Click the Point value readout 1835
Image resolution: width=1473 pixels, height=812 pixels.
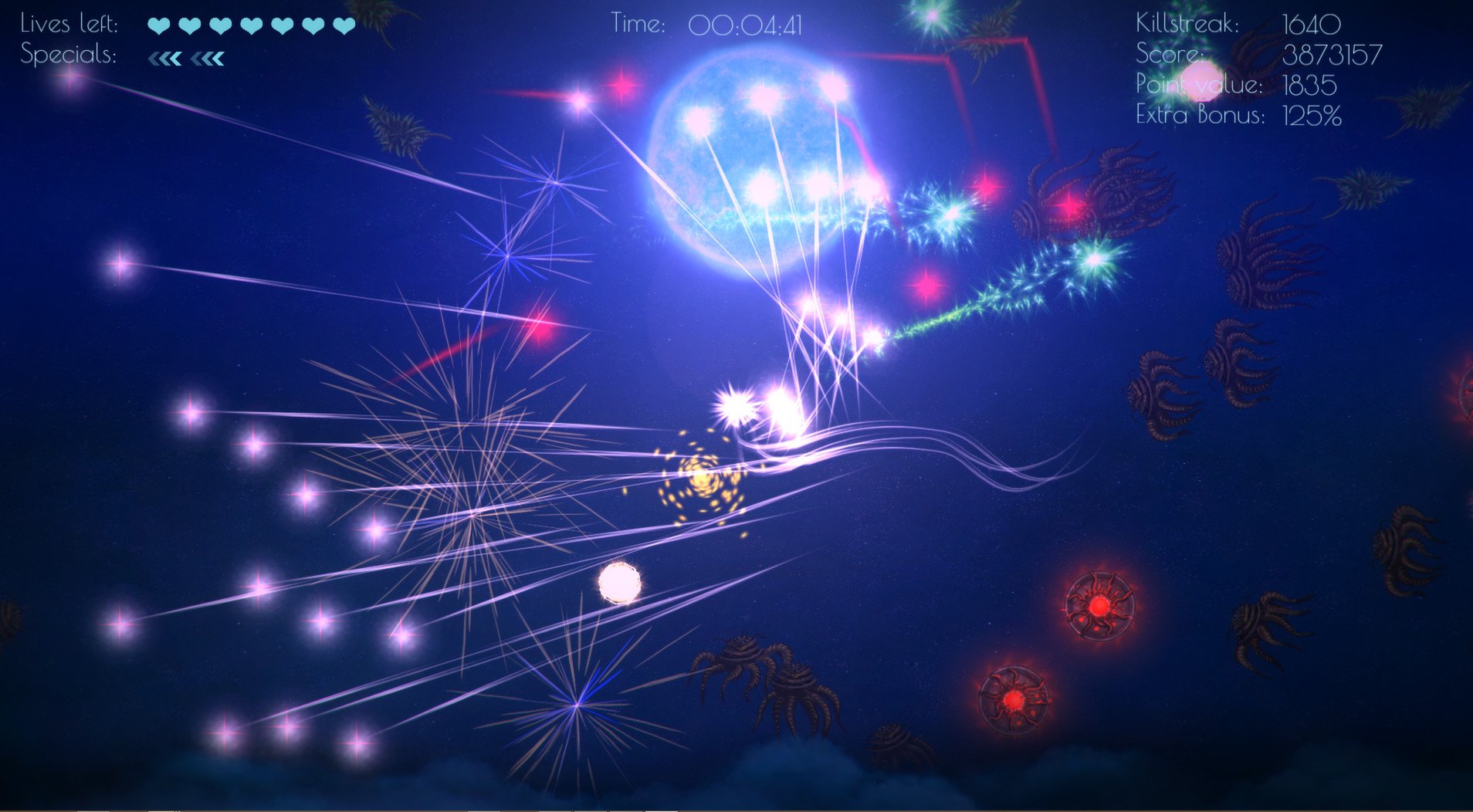(x=1310, y=85)
